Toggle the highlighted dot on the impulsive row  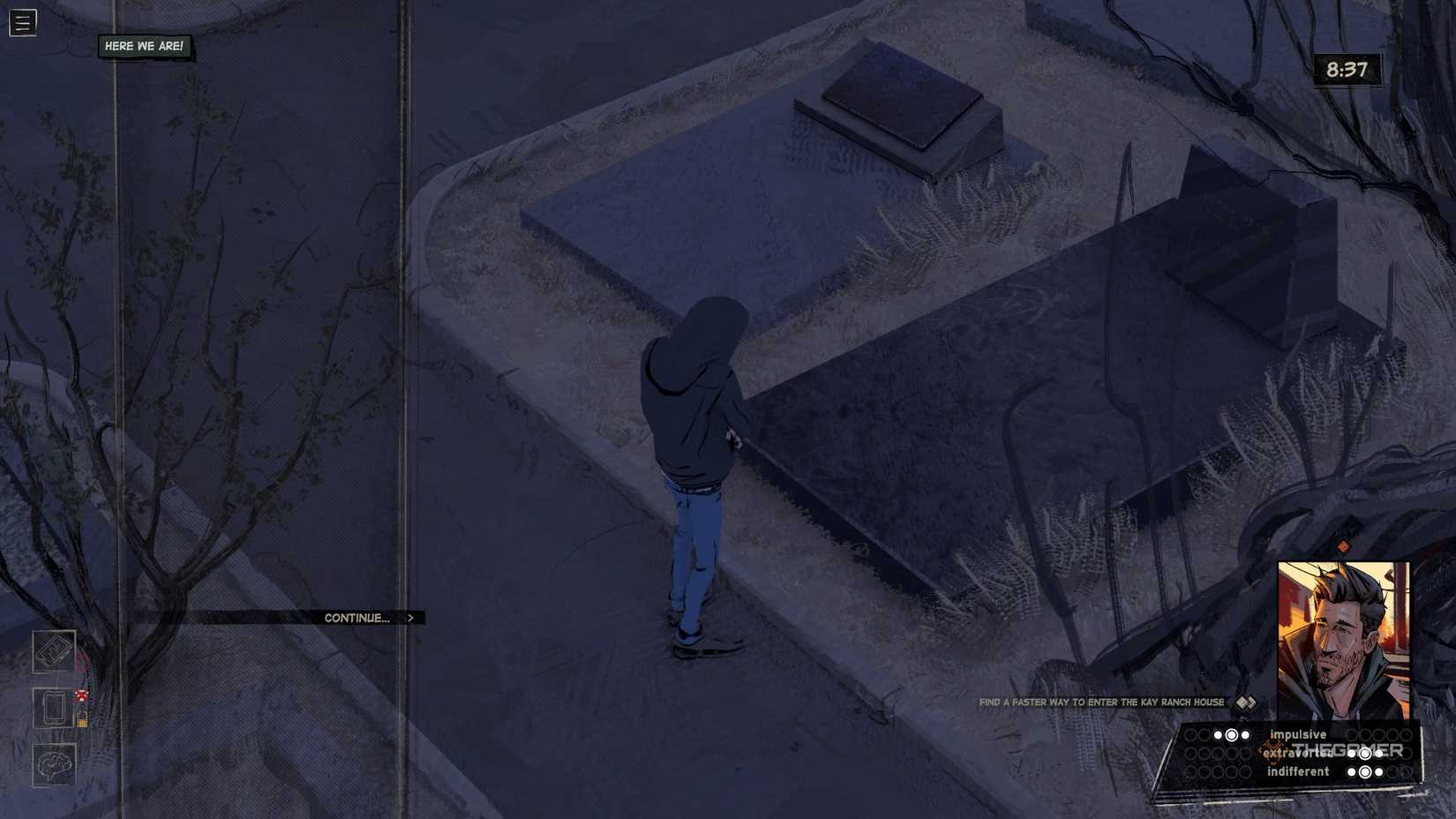tap(1231, 734)
